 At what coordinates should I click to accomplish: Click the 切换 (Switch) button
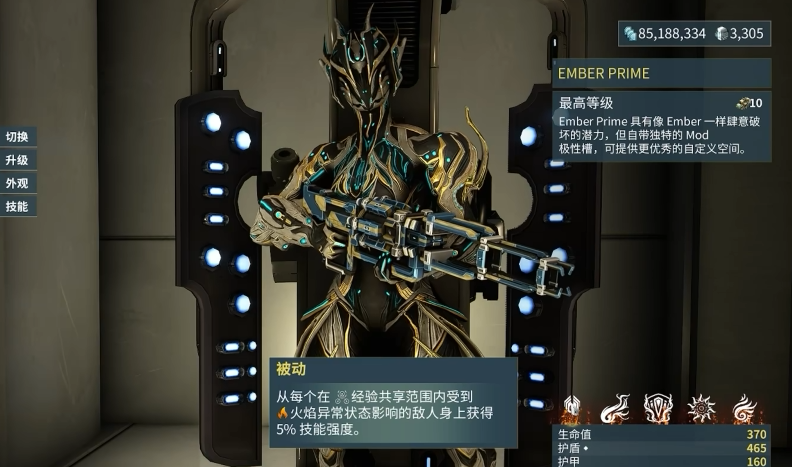(x=17, y=137)
